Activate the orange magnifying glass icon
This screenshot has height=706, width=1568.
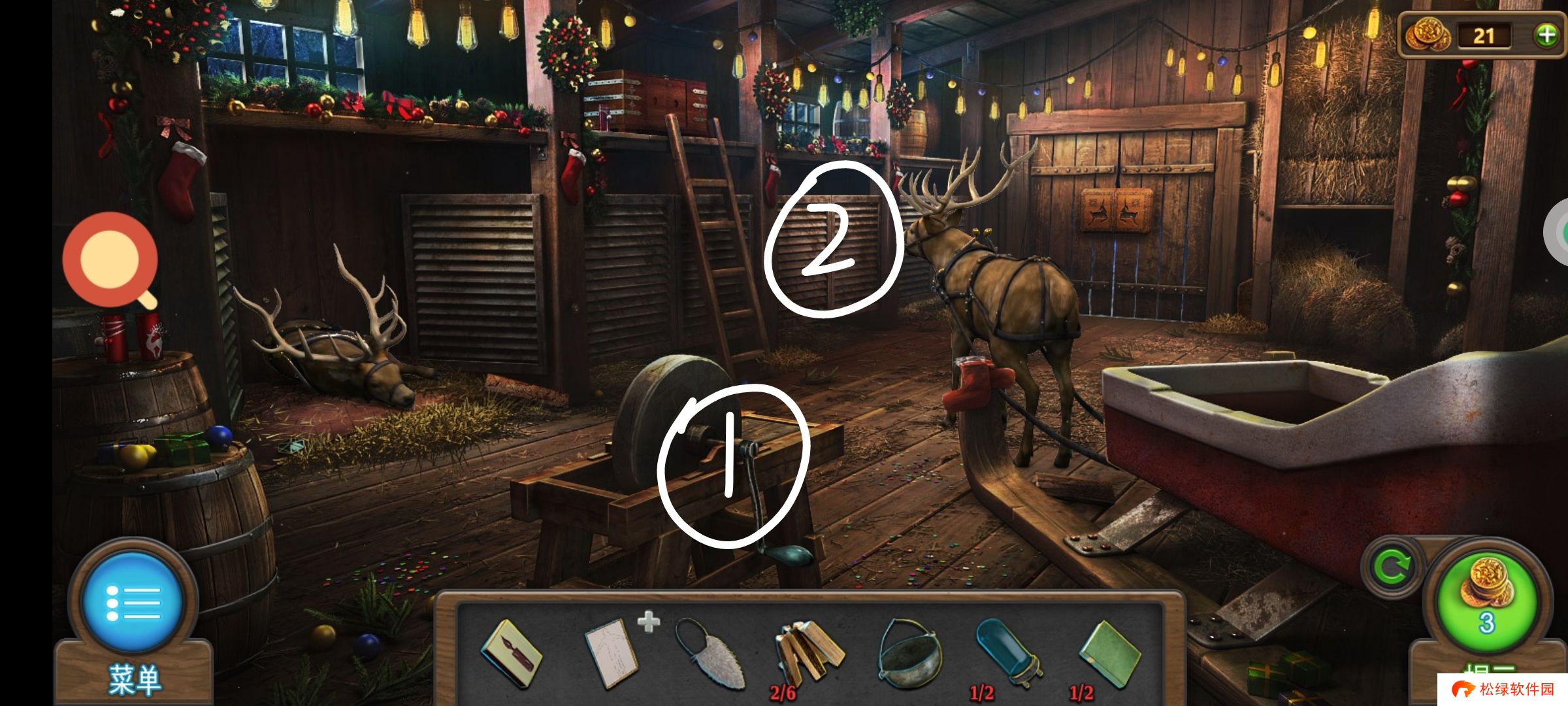(x=110, y=260)
